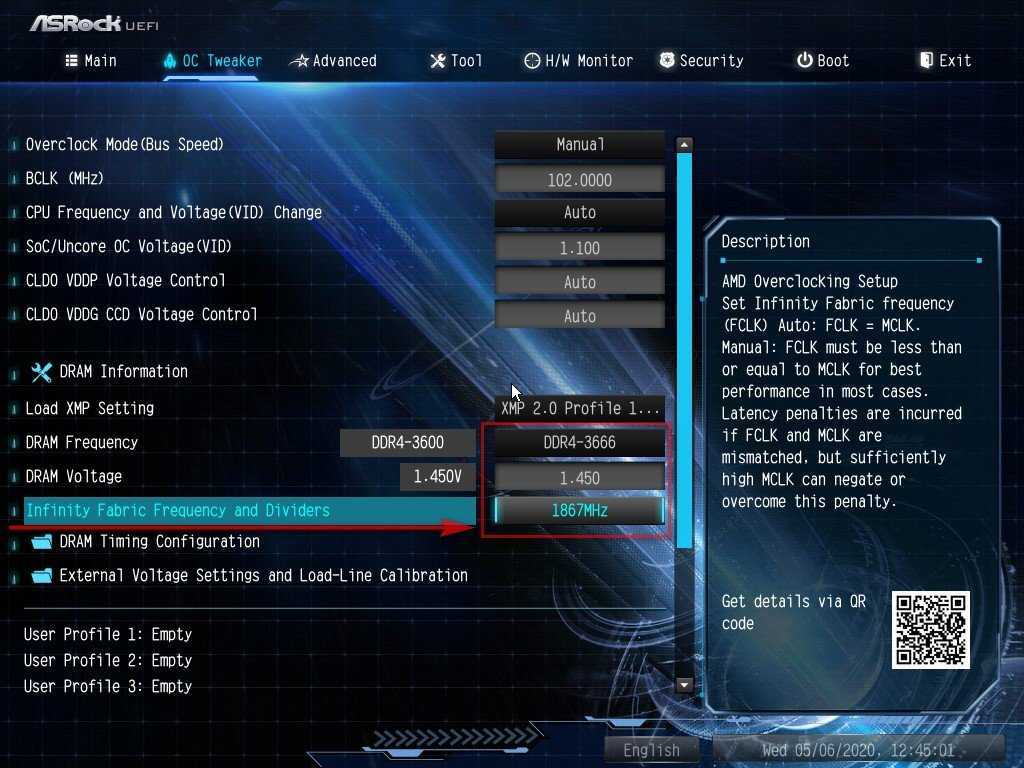Choose the Exit tab
The height and width of the screenshot is (768, 1024).
(x=945, y=61)
